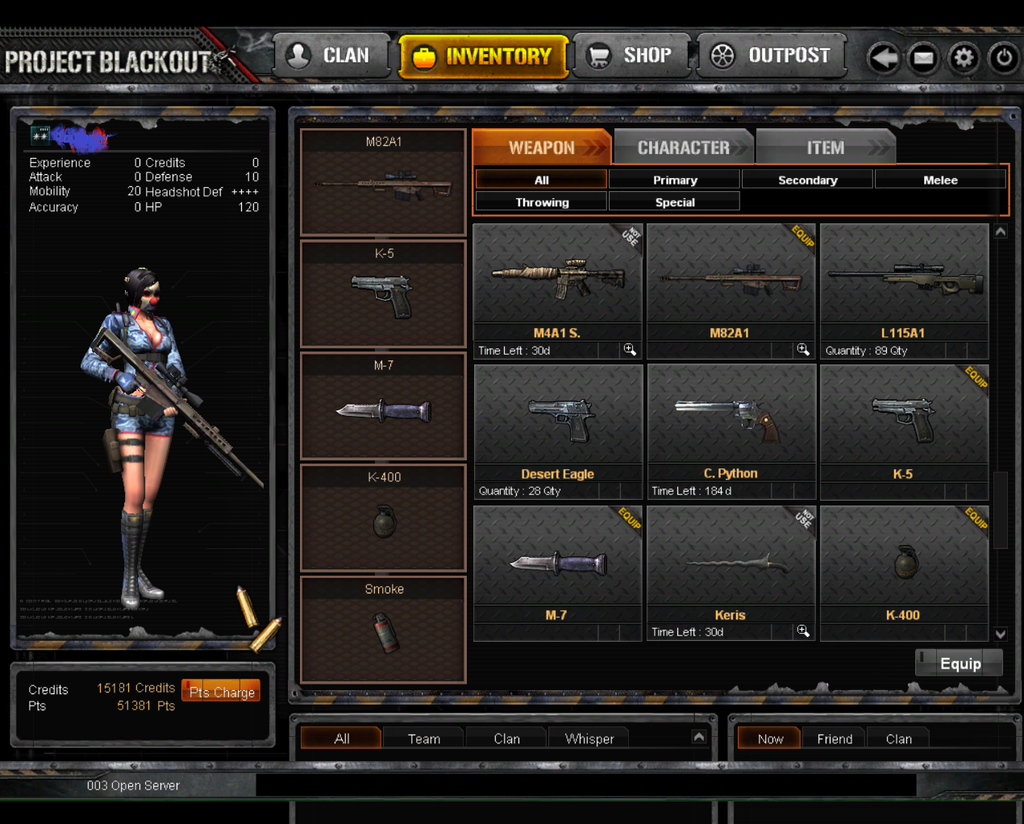Screen dimensions: 1024x824
Task: Click the Pts Charge button
Action: pyautogui.click(x=221, y=692)
